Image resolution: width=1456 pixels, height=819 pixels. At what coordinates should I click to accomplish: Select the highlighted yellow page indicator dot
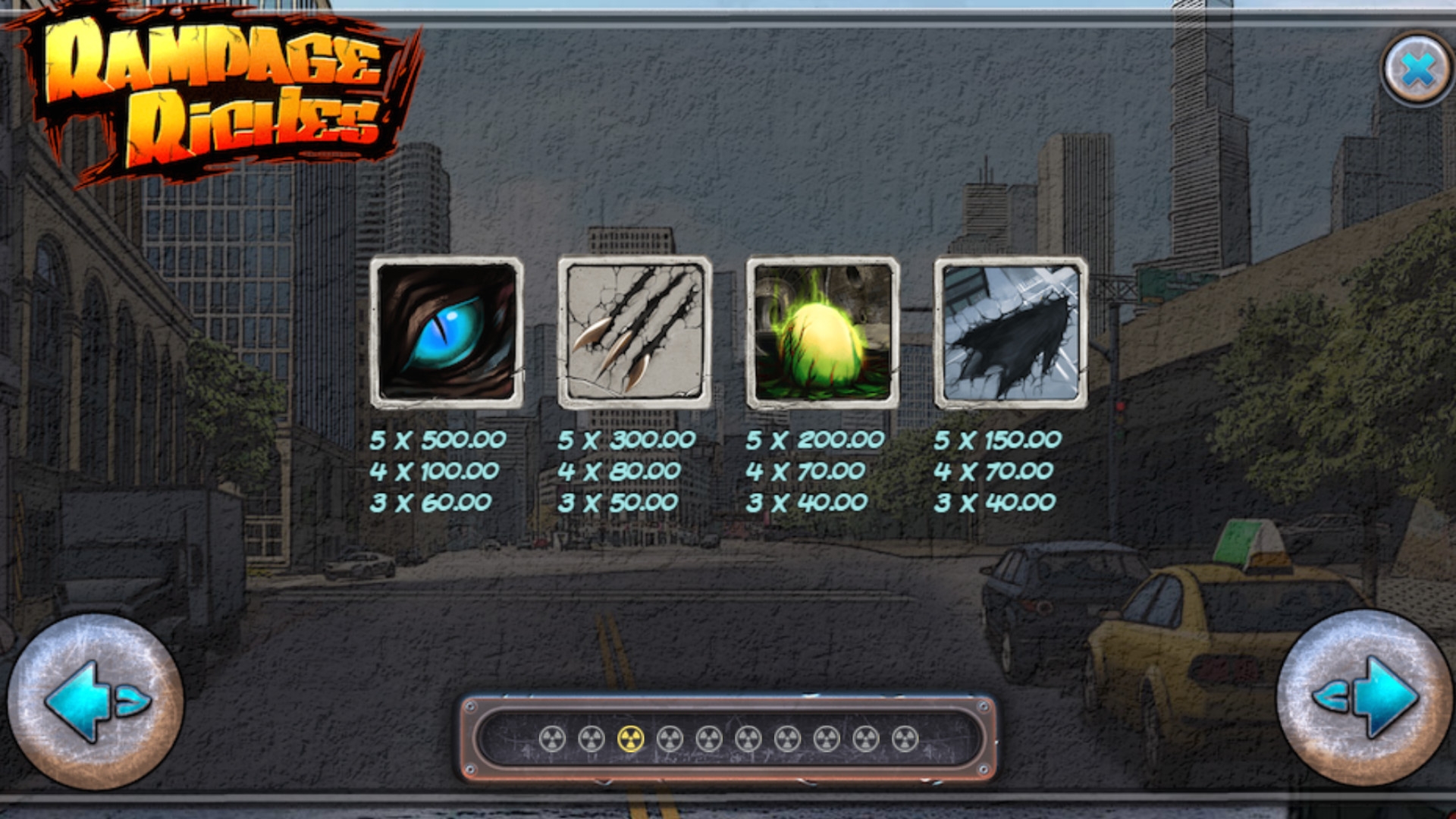(630, 739)
